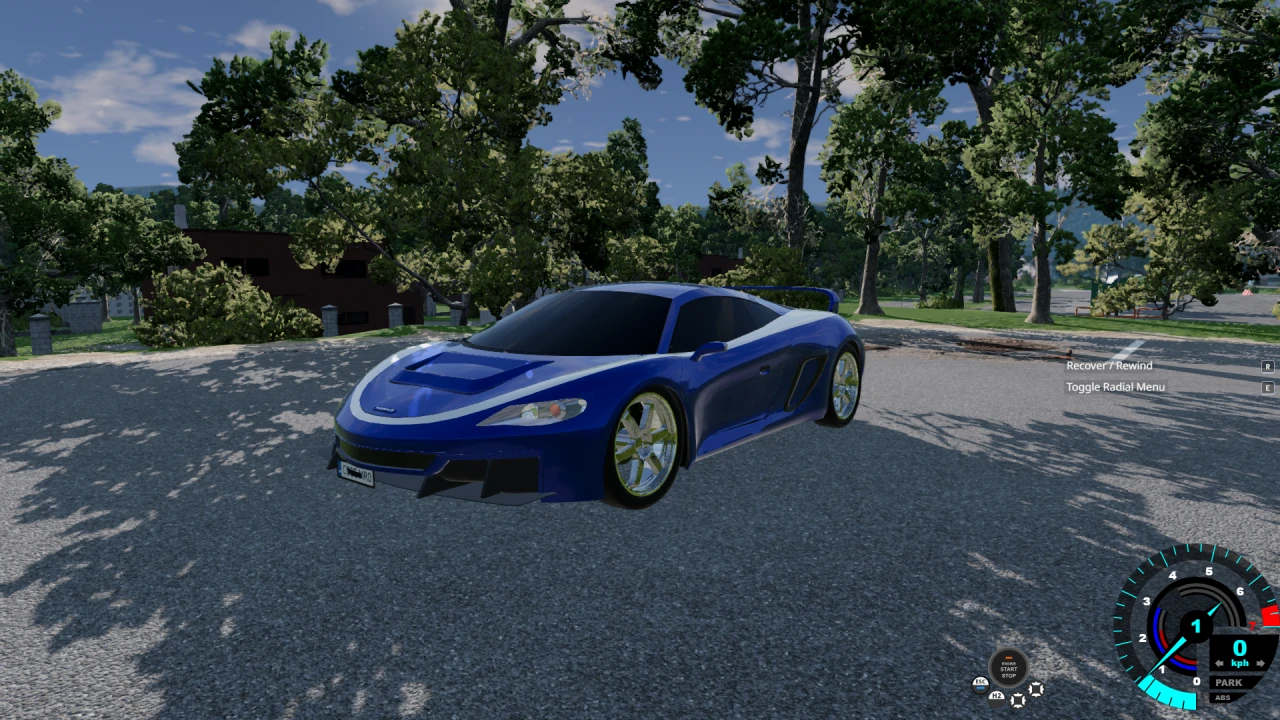The width and height of the screenshot is (1280, 720).
Task: Click the left arrow beside the kph unit
Action: click(x=1219, y=663)
